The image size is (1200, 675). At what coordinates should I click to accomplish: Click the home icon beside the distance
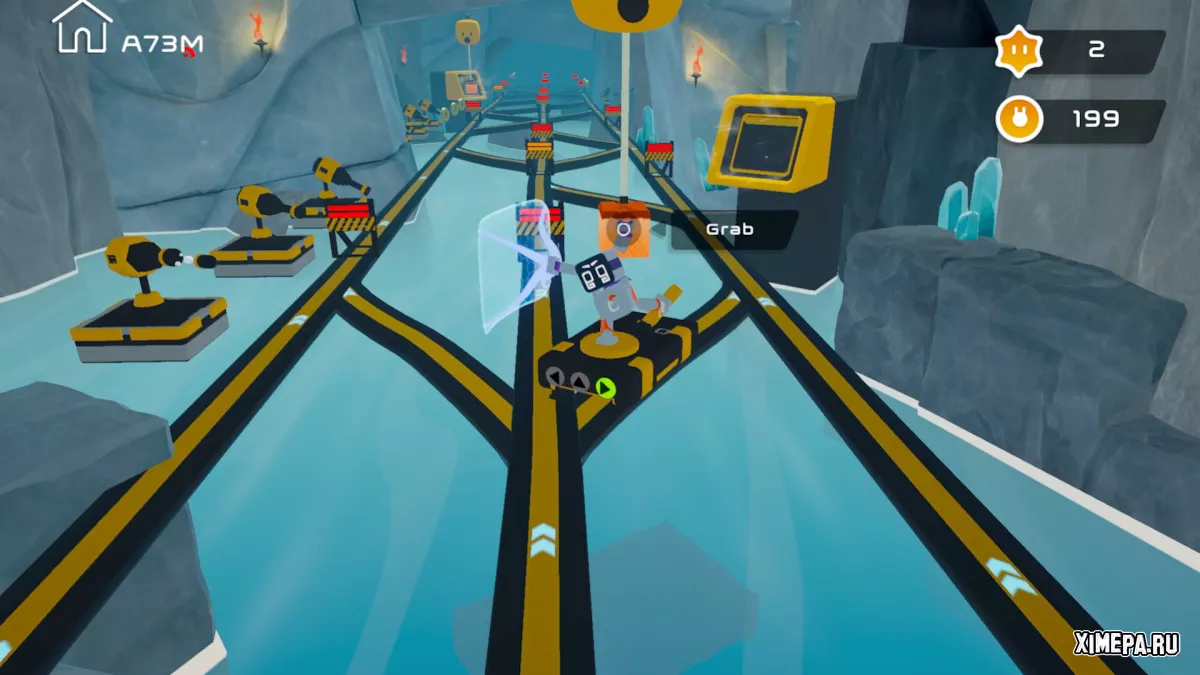pyautogui.click(x=81, y=27)
